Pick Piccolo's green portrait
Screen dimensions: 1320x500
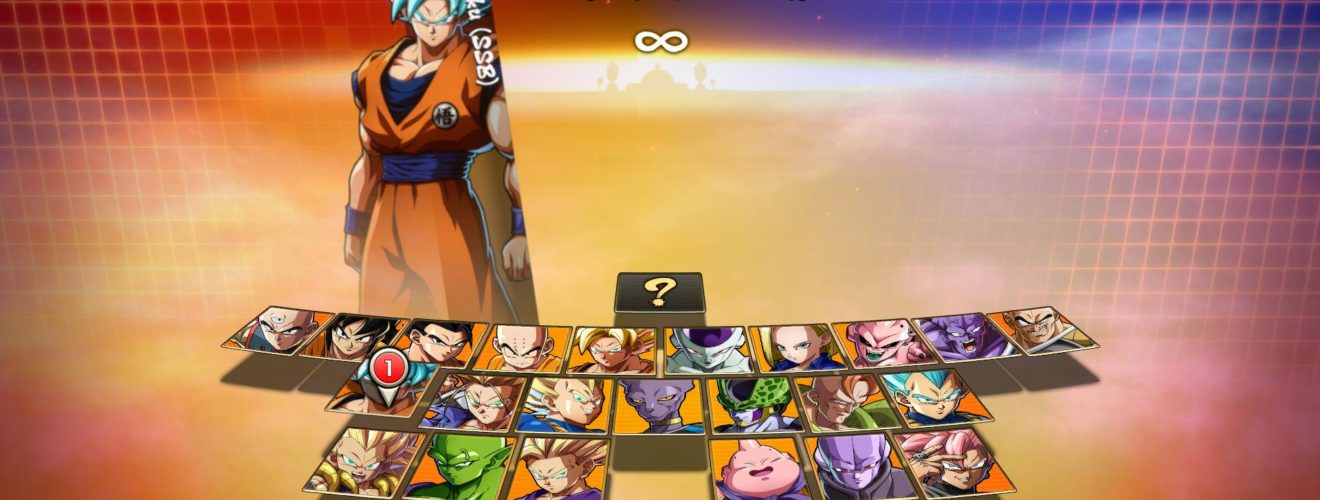coord(459,467)
